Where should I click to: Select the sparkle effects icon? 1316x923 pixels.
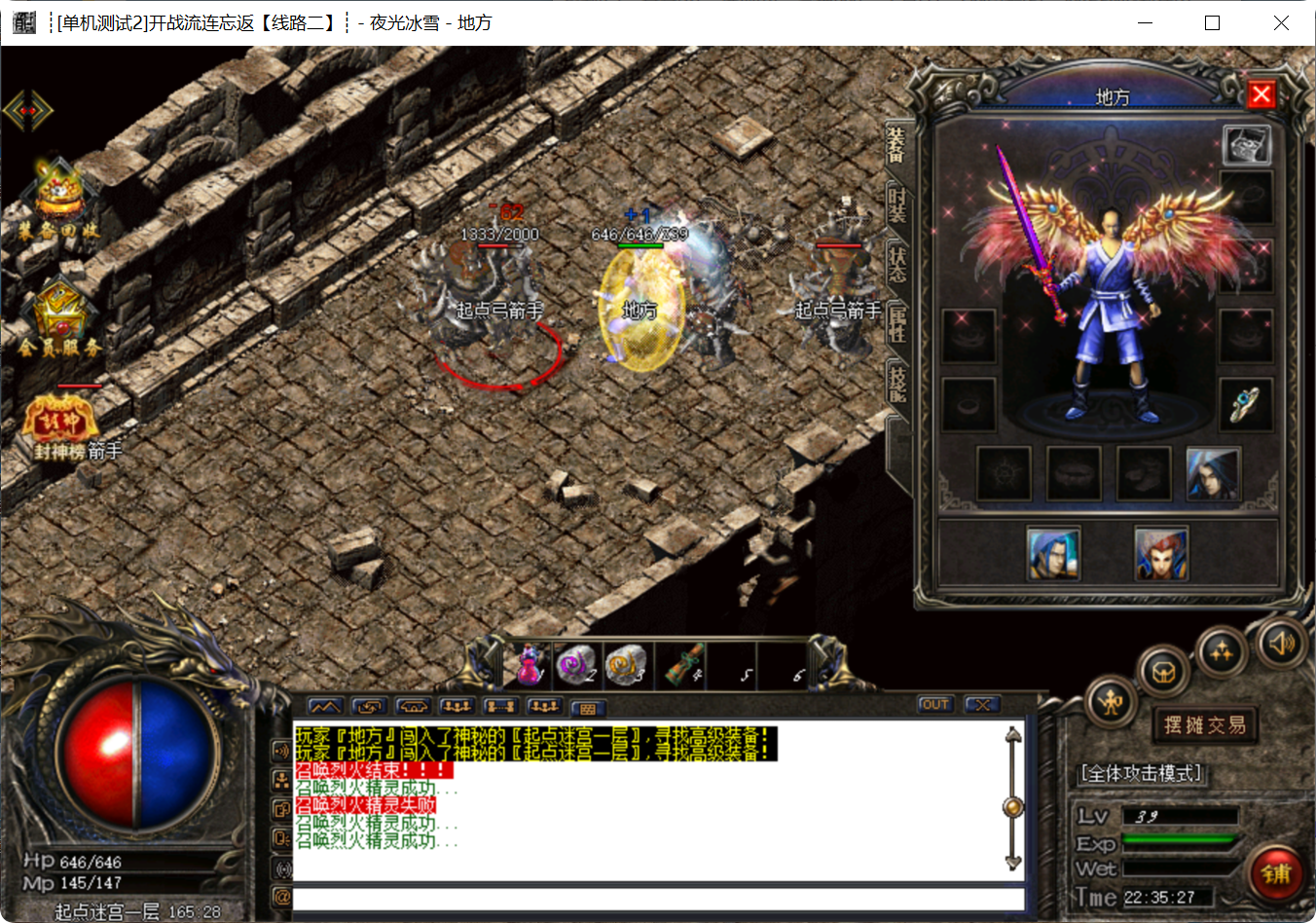coord(1222,650)
